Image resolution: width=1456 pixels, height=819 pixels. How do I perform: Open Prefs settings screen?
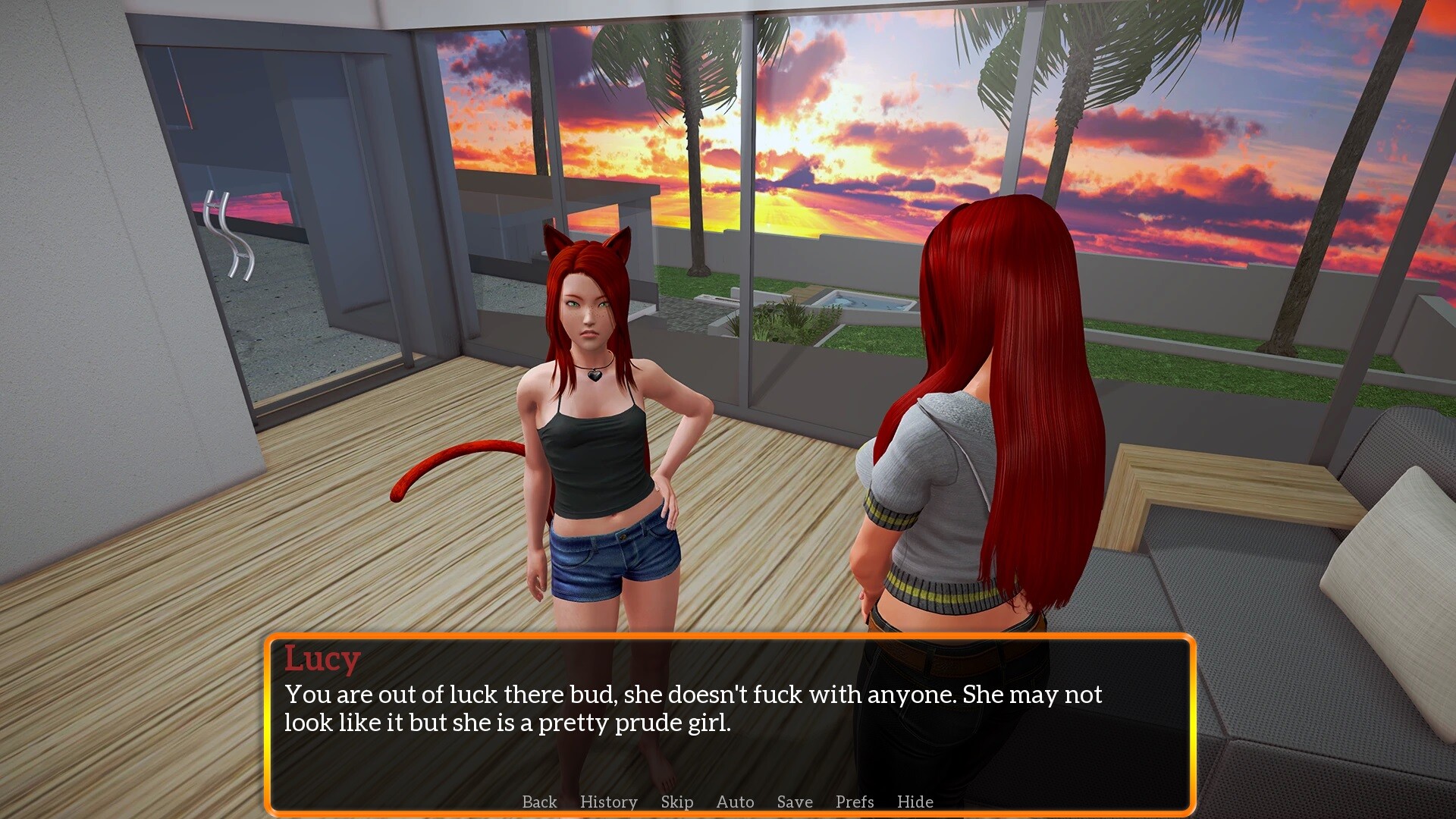[x=855, y=802]
